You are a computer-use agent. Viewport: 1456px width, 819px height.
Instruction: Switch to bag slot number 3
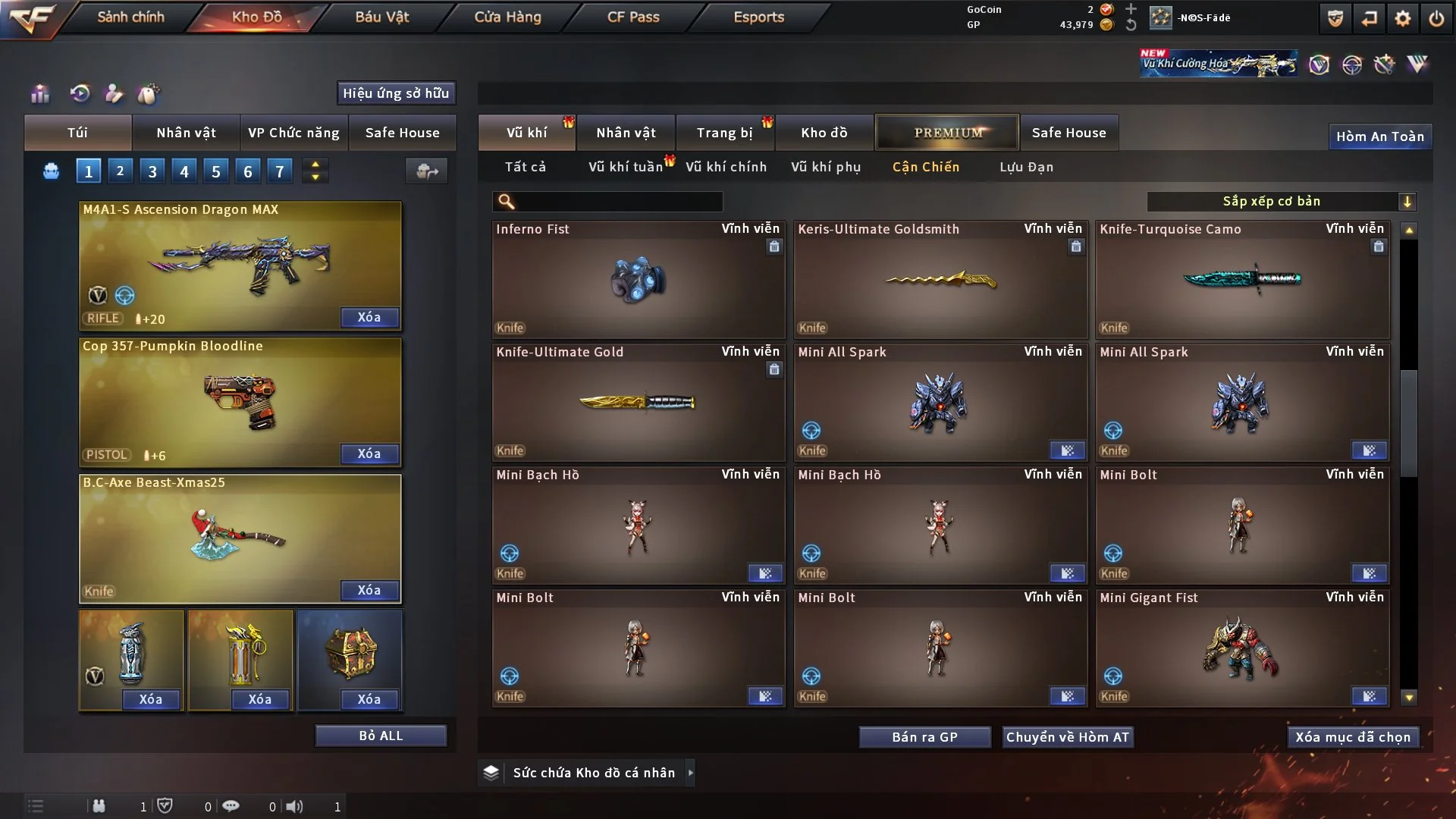tap(152, 171)
